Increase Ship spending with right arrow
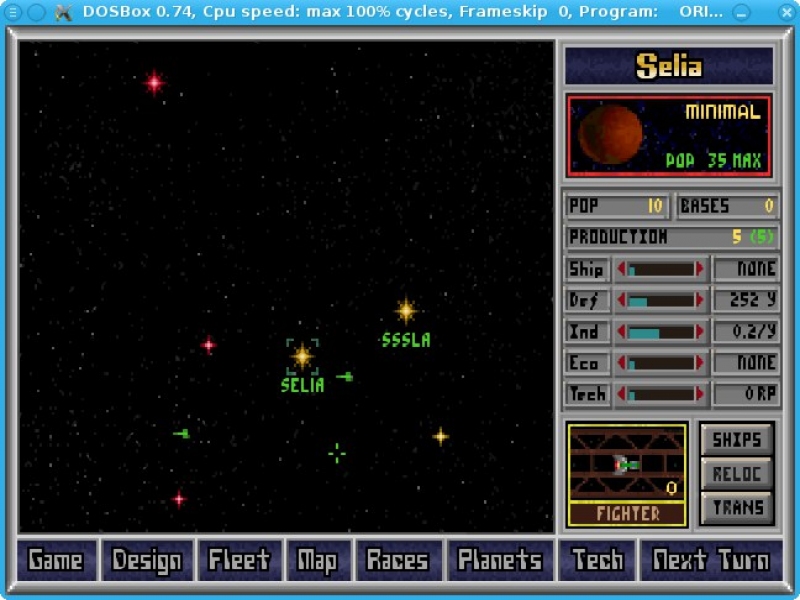Viewport: 800px width, 600px height. coord(700,269)
